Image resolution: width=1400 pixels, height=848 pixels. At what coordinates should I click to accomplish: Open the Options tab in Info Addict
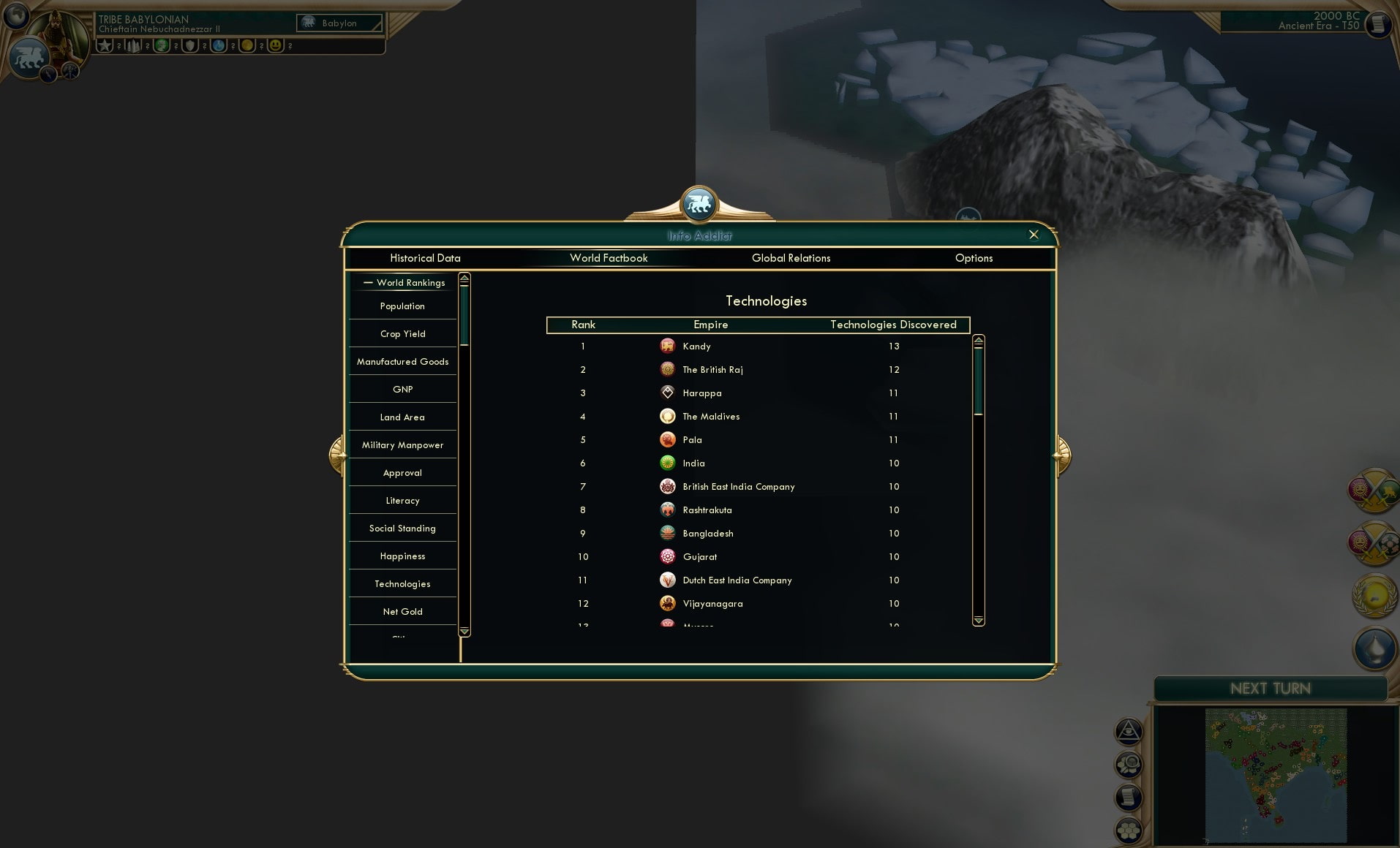[x=974, y=258]
